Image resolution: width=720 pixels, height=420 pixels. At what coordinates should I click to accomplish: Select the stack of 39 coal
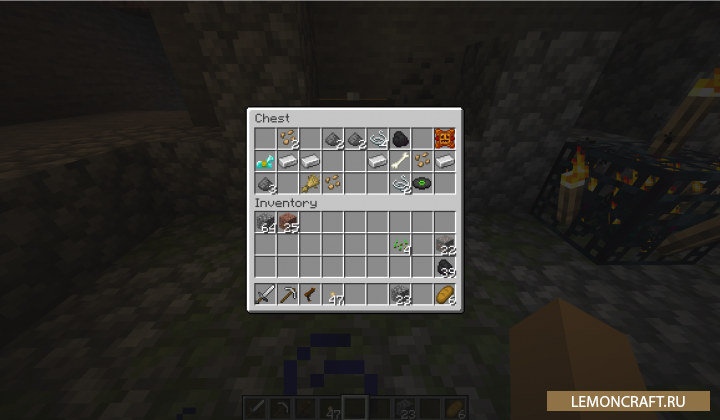pos(445,267)
